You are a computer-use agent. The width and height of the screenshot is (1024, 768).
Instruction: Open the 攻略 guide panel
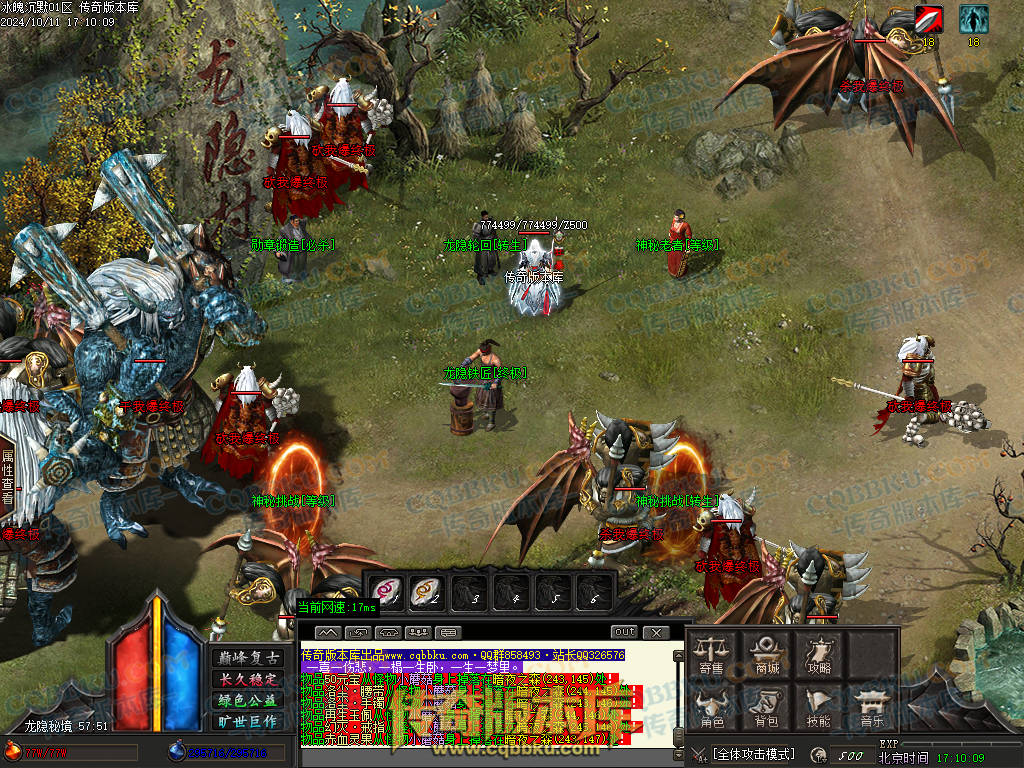(819, 654)
